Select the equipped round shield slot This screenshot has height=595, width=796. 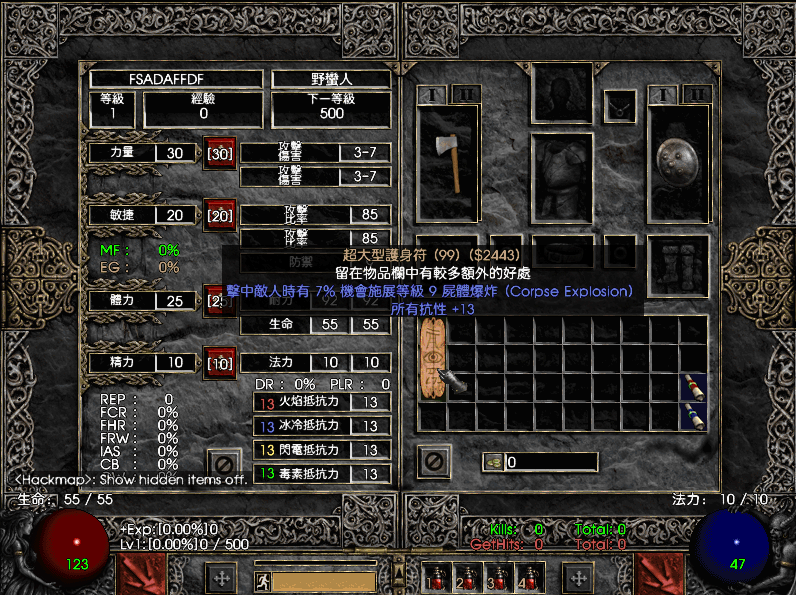pos(679,160)
